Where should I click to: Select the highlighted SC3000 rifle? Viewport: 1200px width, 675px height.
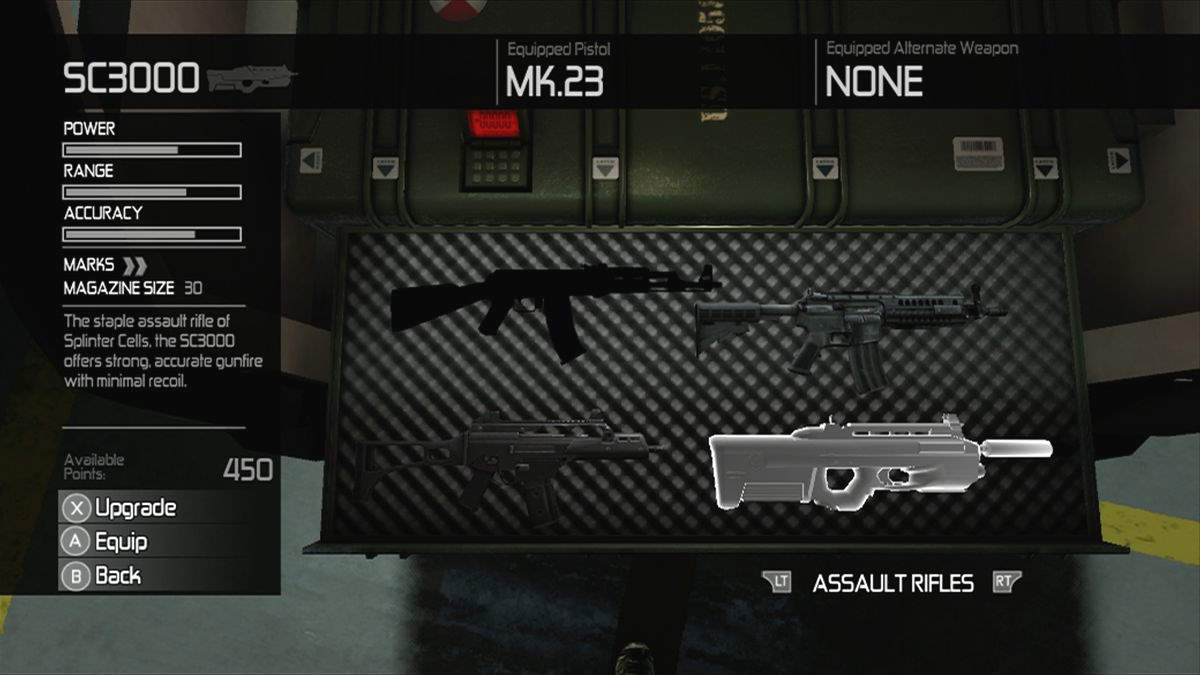(x=860, y=462)
